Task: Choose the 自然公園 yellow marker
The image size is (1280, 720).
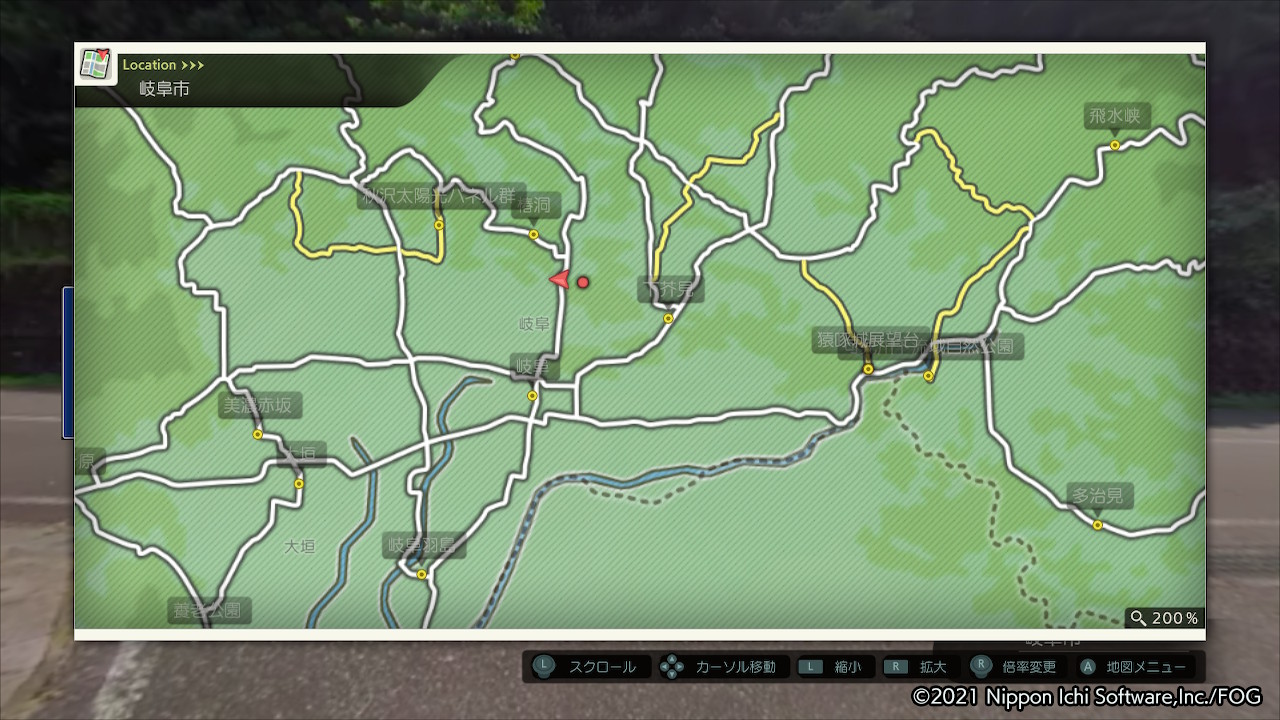Action: tap(929, 376)
